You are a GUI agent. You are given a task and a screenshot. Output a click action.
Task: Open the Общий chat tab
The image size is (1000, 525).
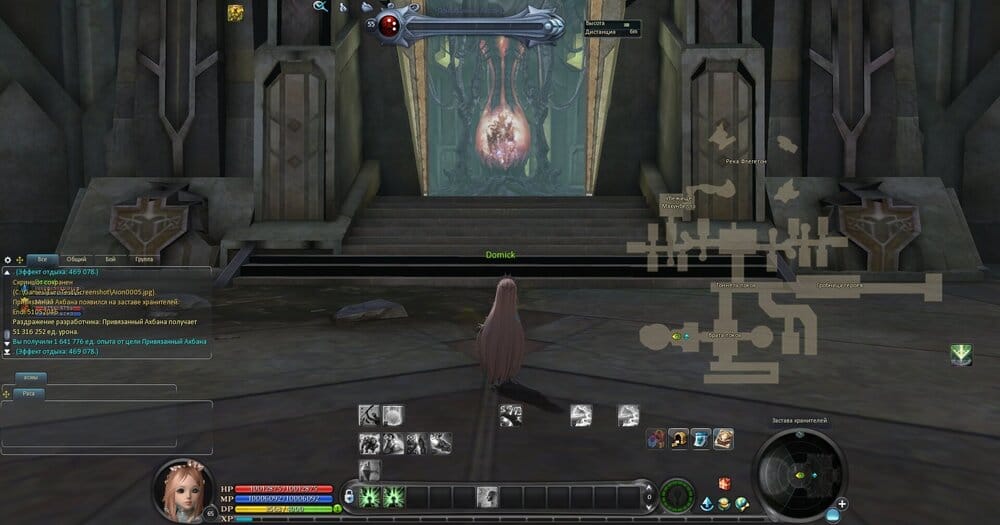[x=76, y=259]
